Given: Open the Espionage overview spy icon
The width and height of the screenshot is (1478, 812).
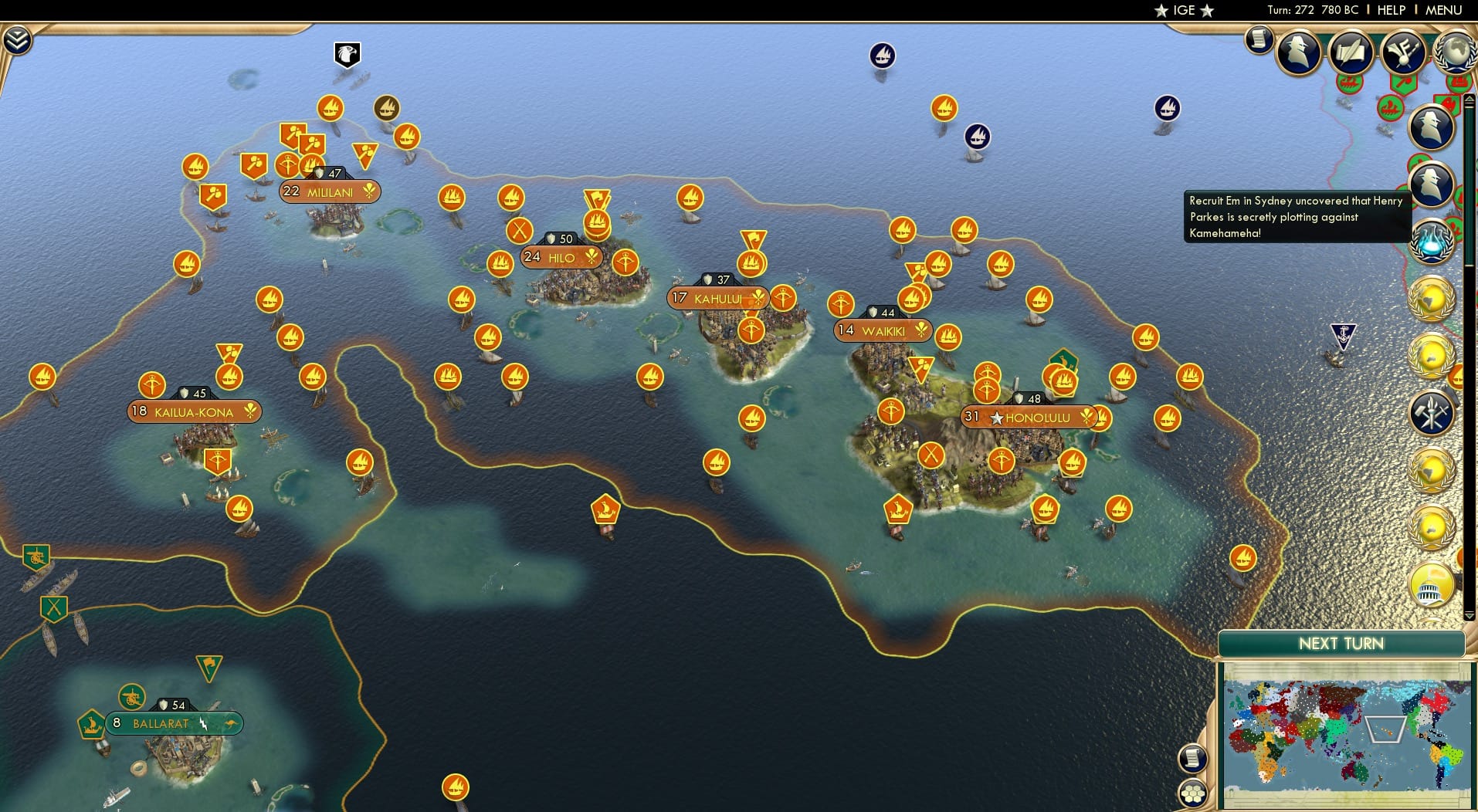Looking at the screenshot, I should tap(1297, 51).
